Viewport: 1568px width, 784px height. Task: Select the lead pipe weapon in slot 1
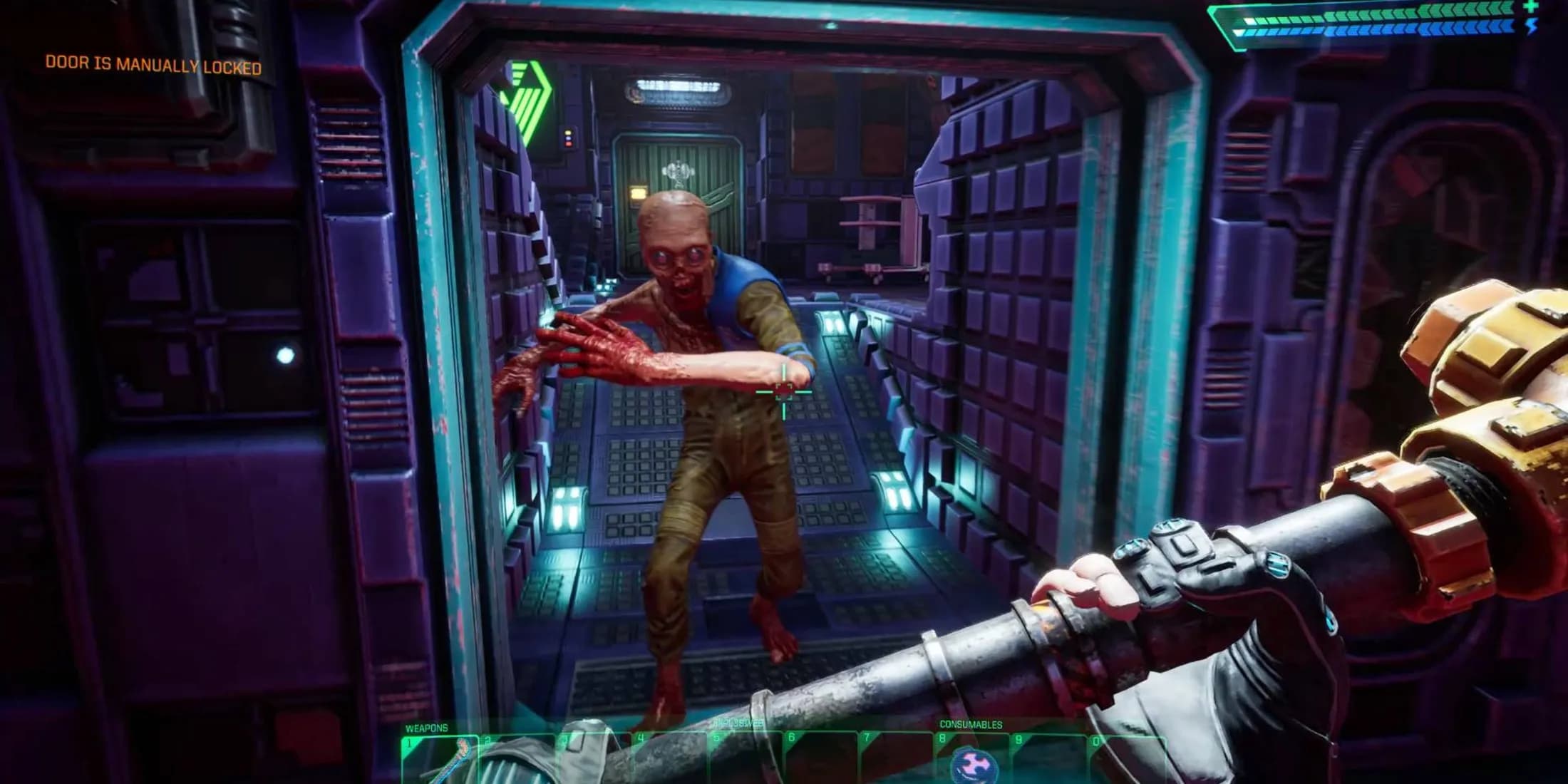(439, 760)
